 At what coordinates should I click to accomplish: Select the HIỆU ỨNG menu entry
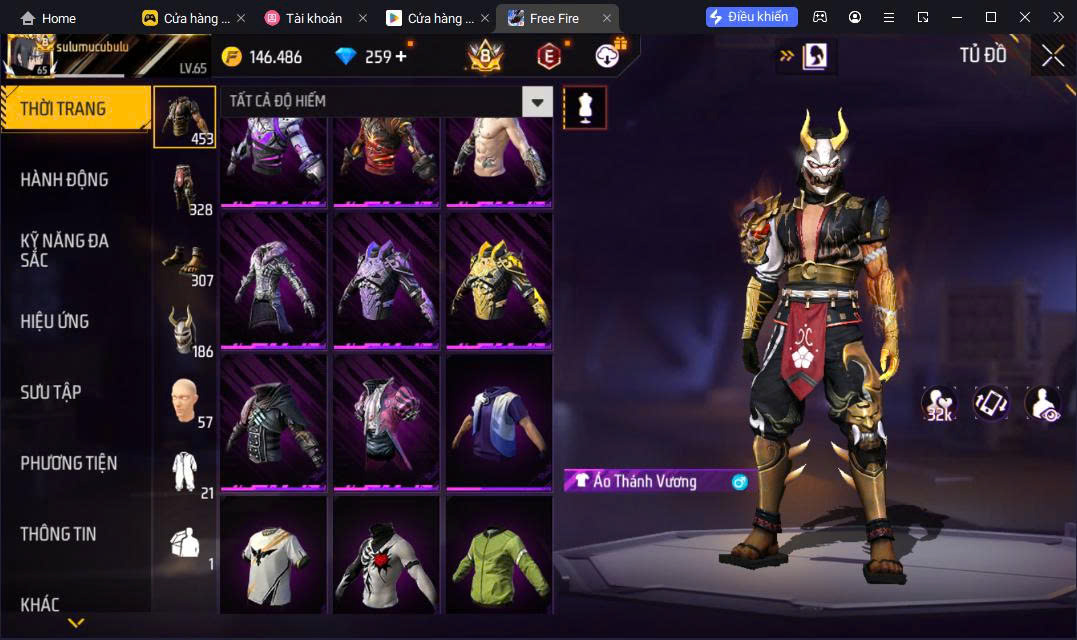[55, 322]
